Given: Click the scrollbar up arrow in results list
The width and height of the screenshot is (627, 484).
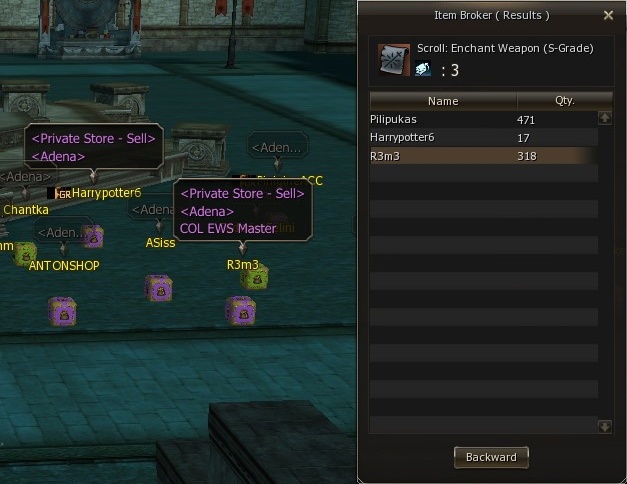Looking at the screenshot, I should pos(604,118).
